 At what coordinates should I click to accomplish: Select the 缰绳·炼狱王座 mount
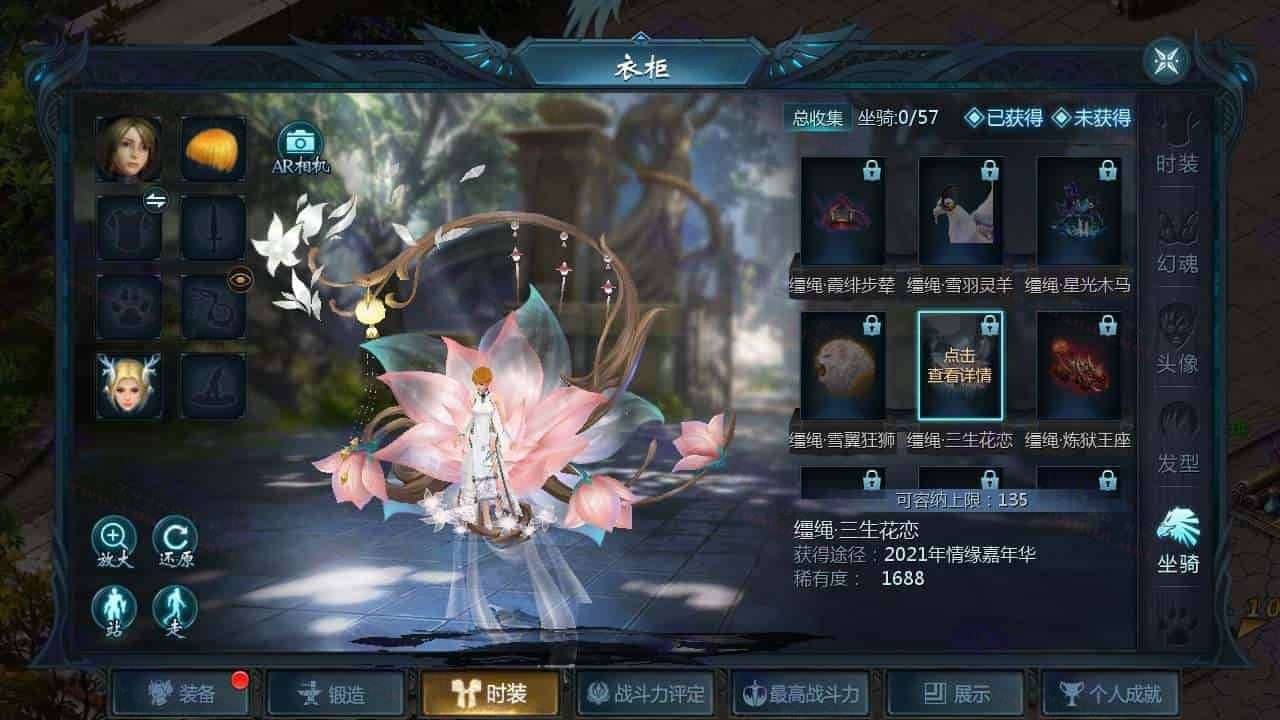pos(1078,366)
